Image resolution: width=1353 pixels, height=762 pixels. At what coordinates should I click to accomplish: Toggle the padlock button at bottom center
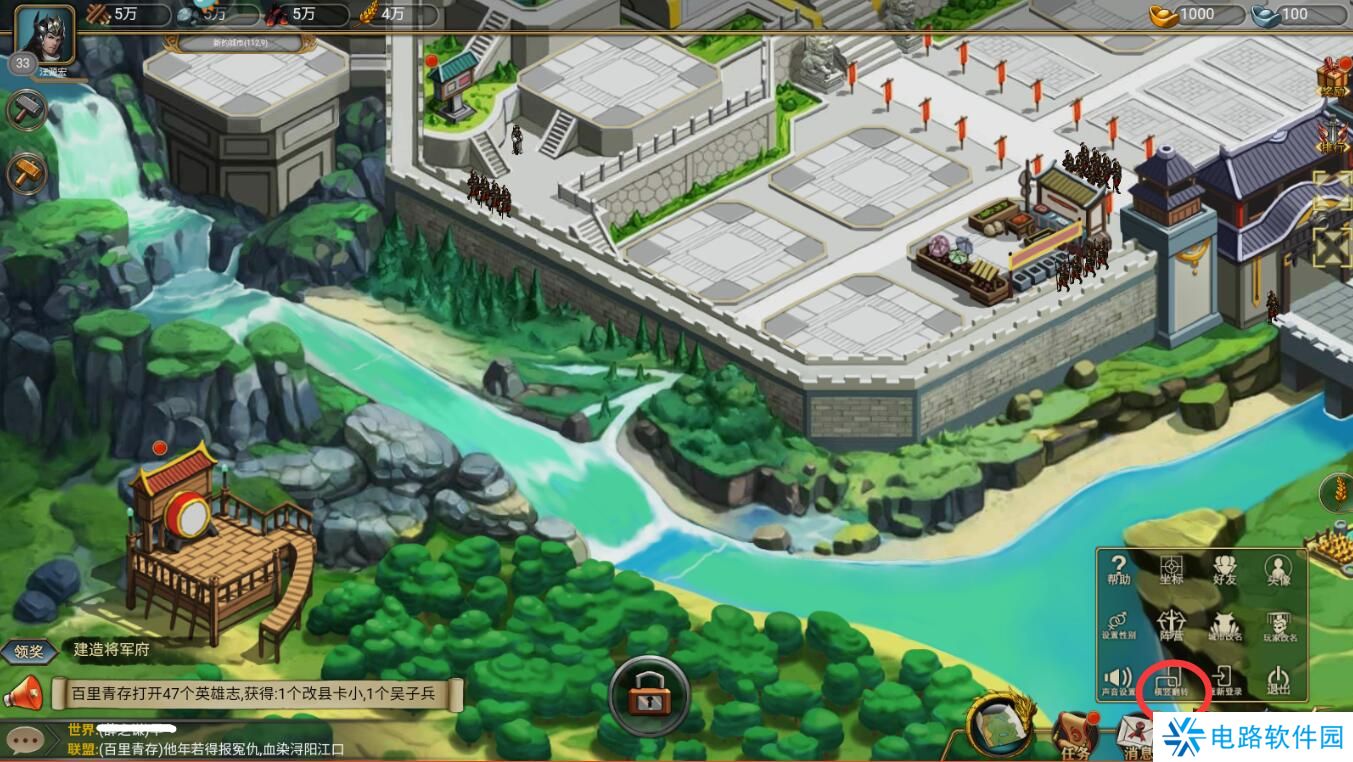point(649,695)
